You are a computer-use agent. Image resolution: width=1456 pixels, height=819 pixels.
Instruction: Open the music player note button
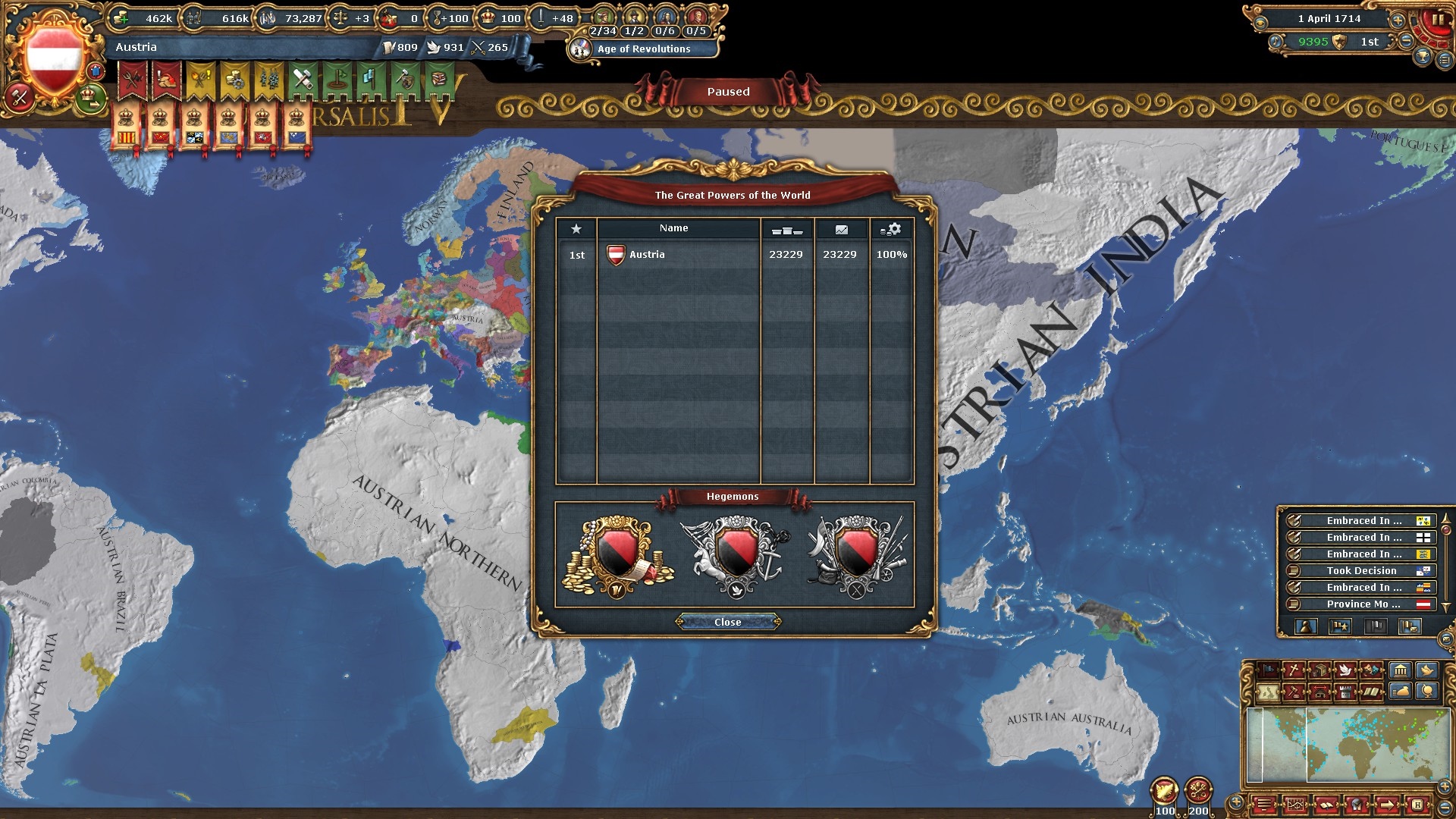click(x=1276, y=42)
